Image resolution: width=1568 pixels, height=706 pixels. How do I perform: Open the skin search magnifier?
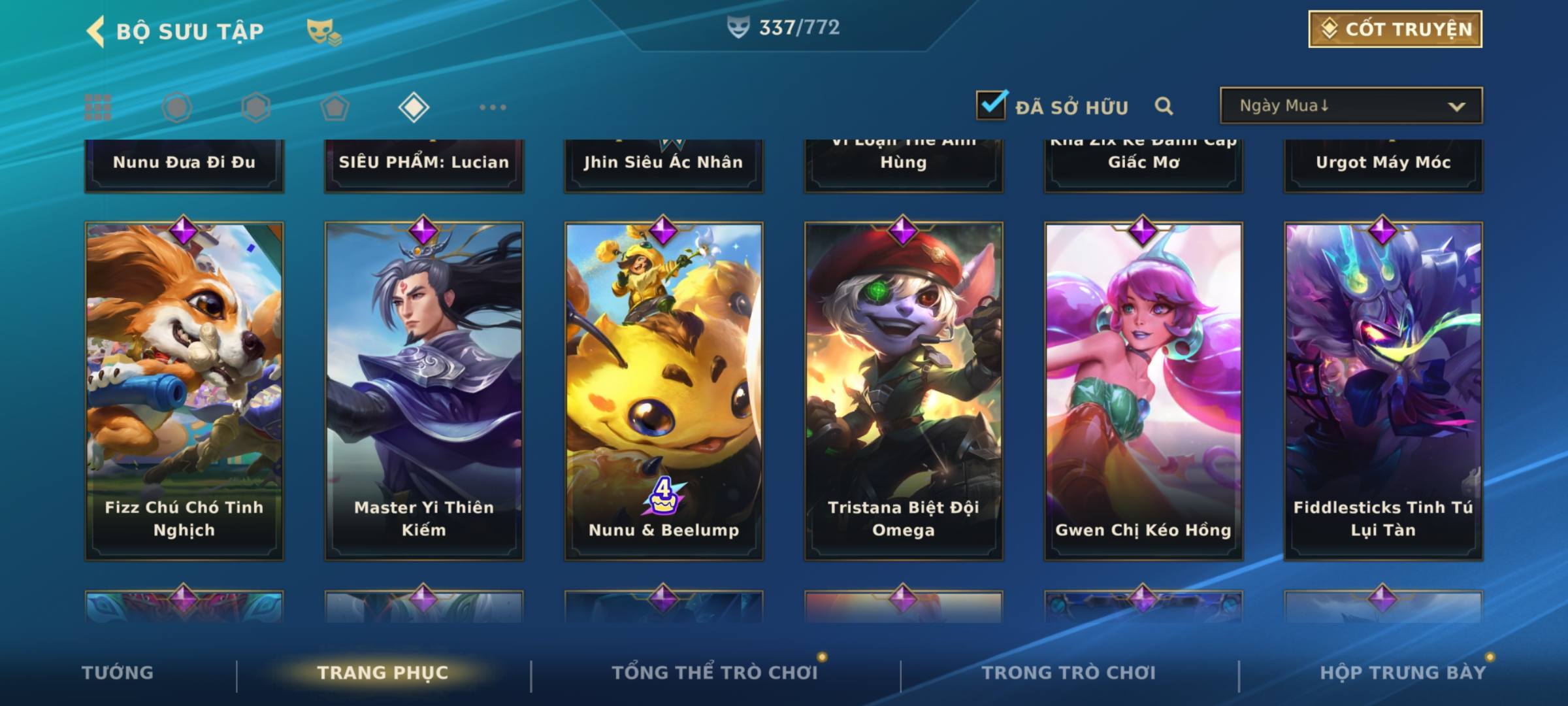[1164, 106]
